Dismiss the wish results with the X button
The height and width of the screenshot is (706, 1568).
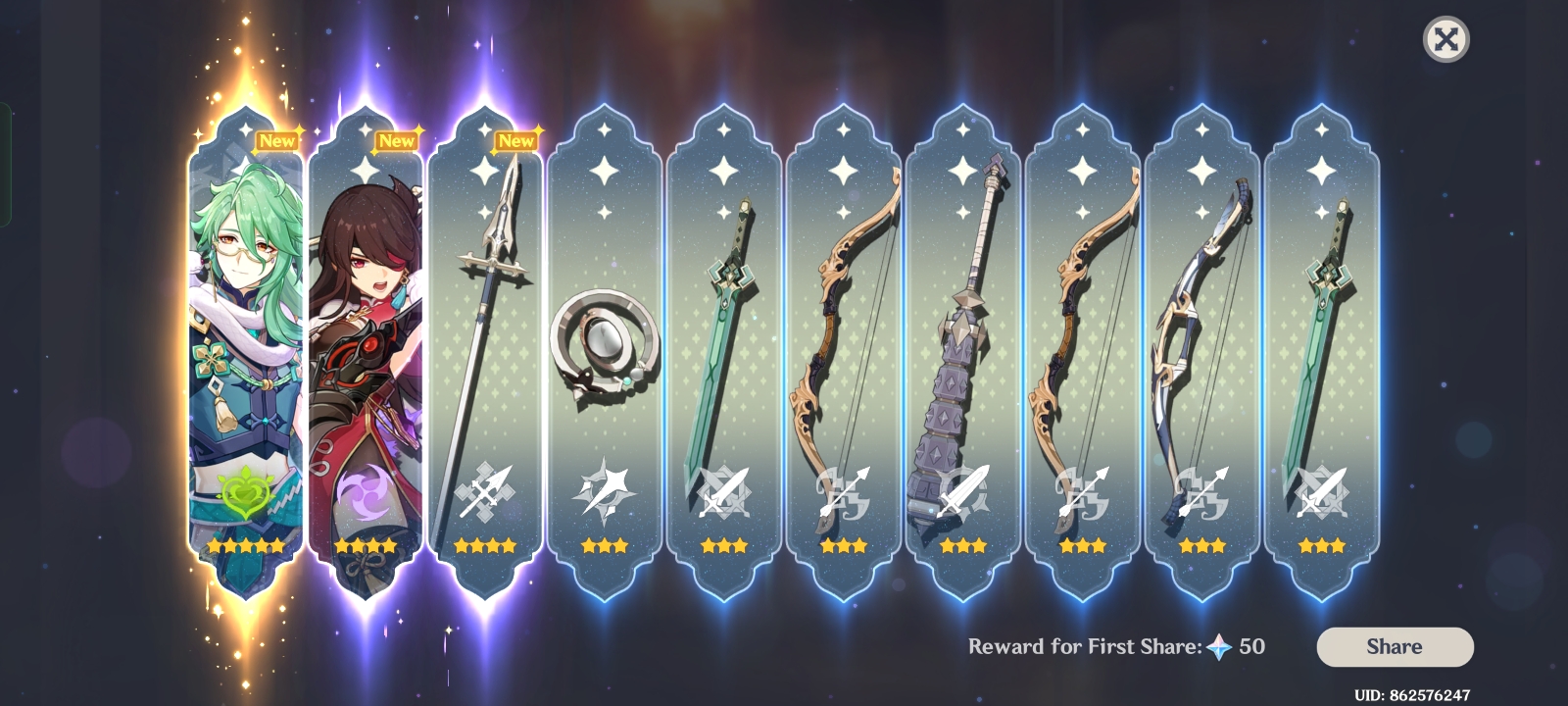pos(1445,40)
